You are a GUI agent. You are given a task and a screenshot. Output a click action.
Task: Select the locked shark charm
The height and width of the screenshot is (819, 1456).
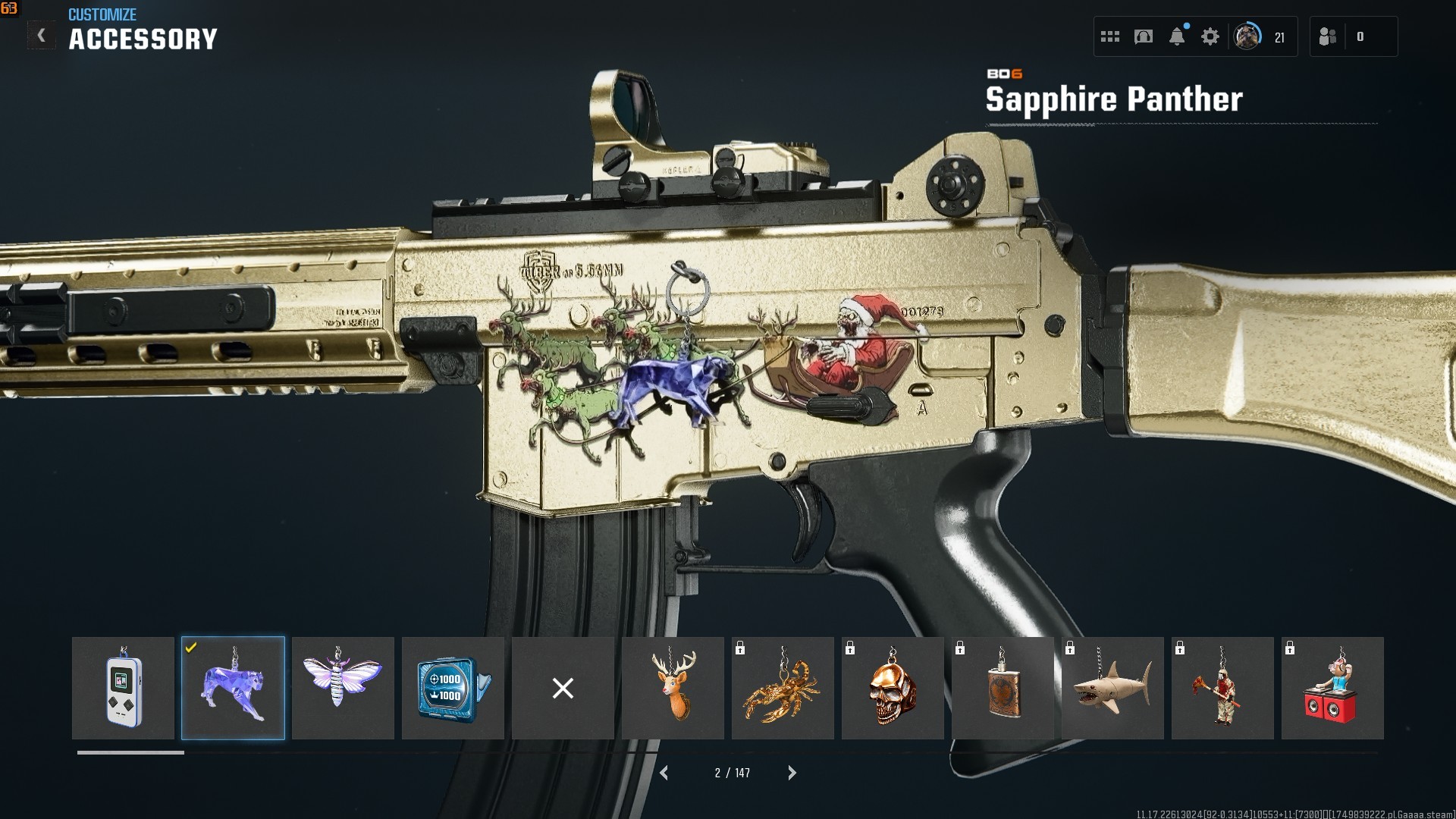coord(1112,688)
